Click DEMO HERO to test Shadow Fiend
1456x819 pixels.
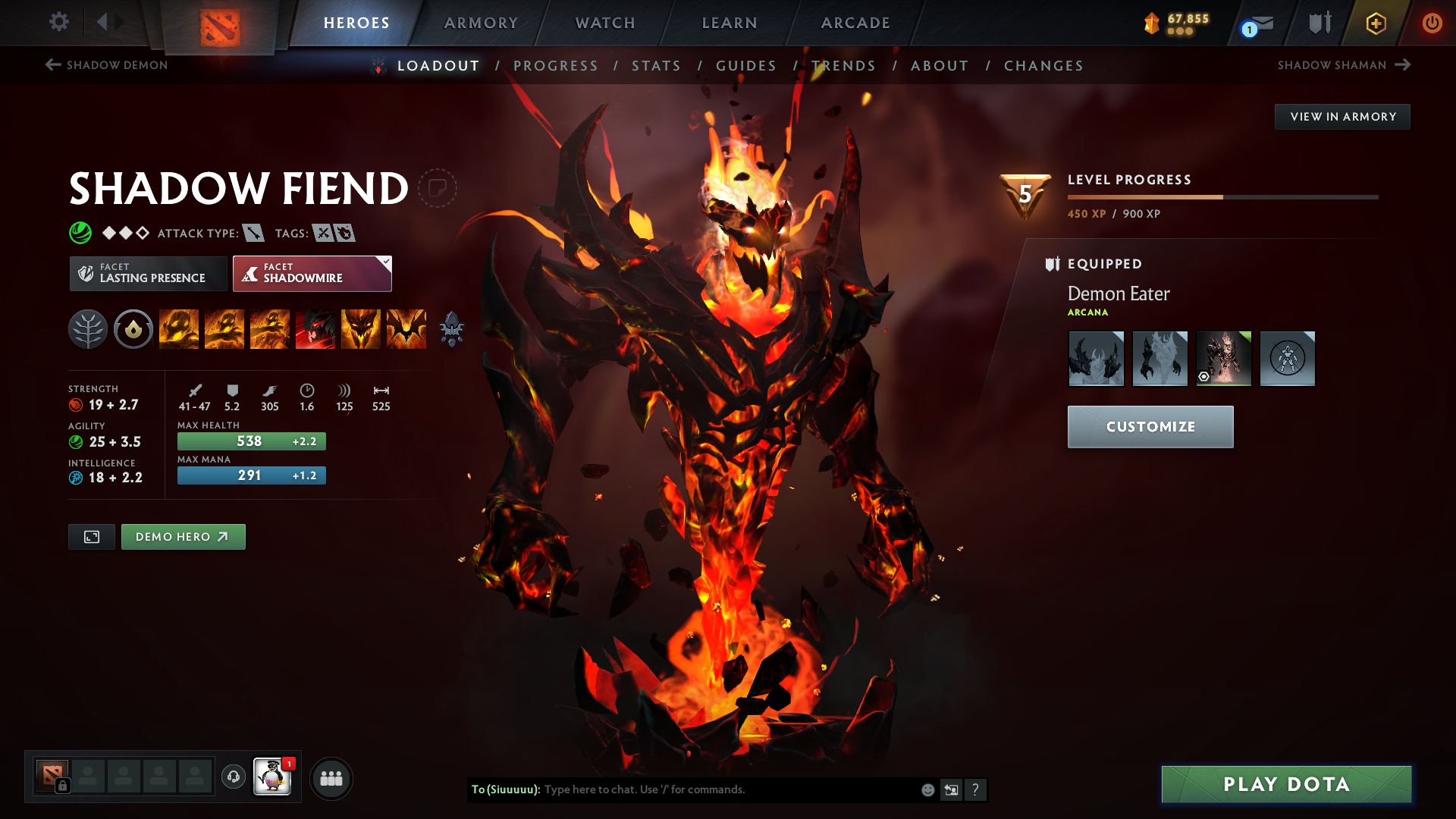tap(183, 536)
